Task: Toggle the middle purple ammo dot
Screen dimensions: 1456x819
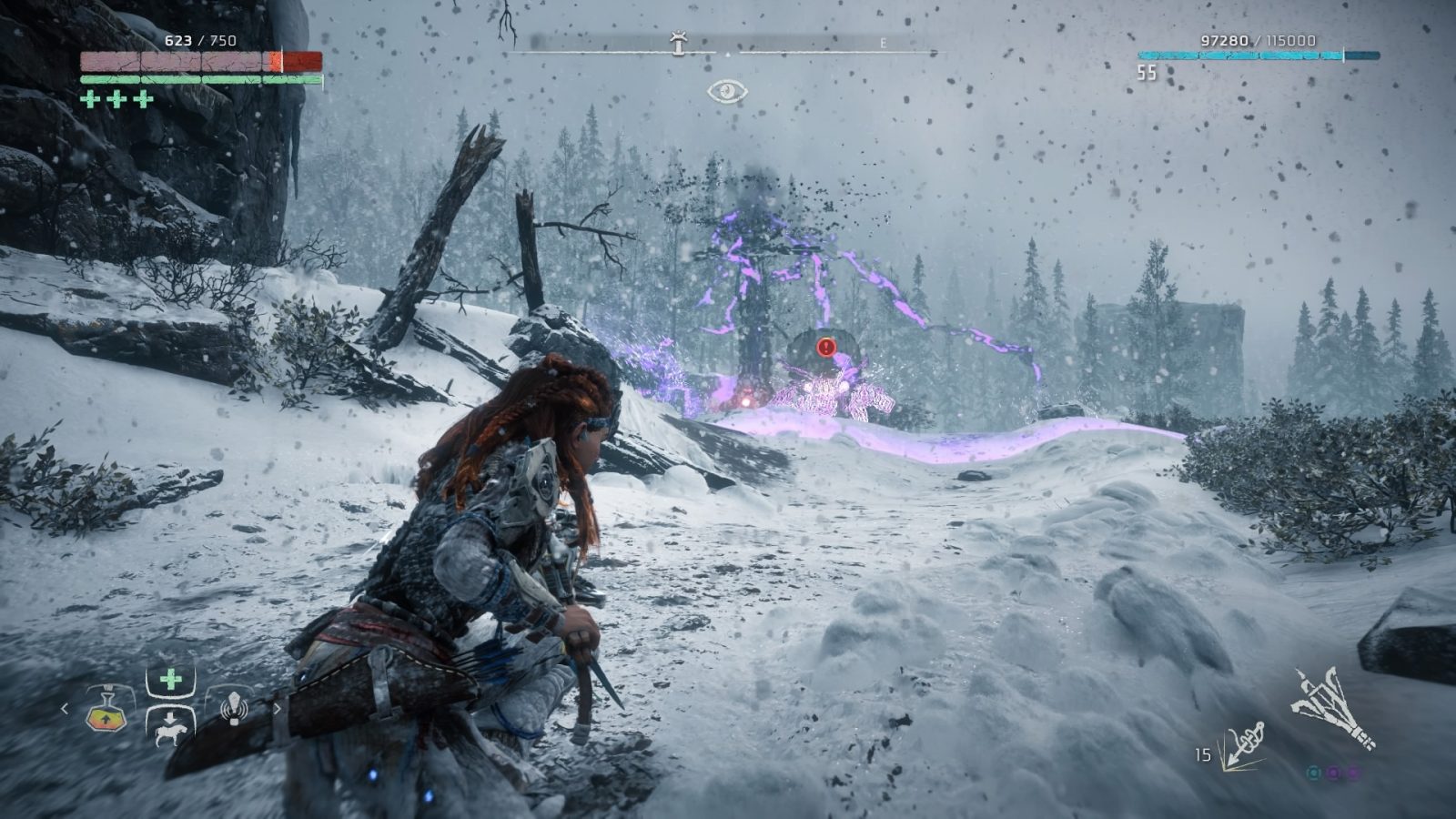Action: 1334,773
